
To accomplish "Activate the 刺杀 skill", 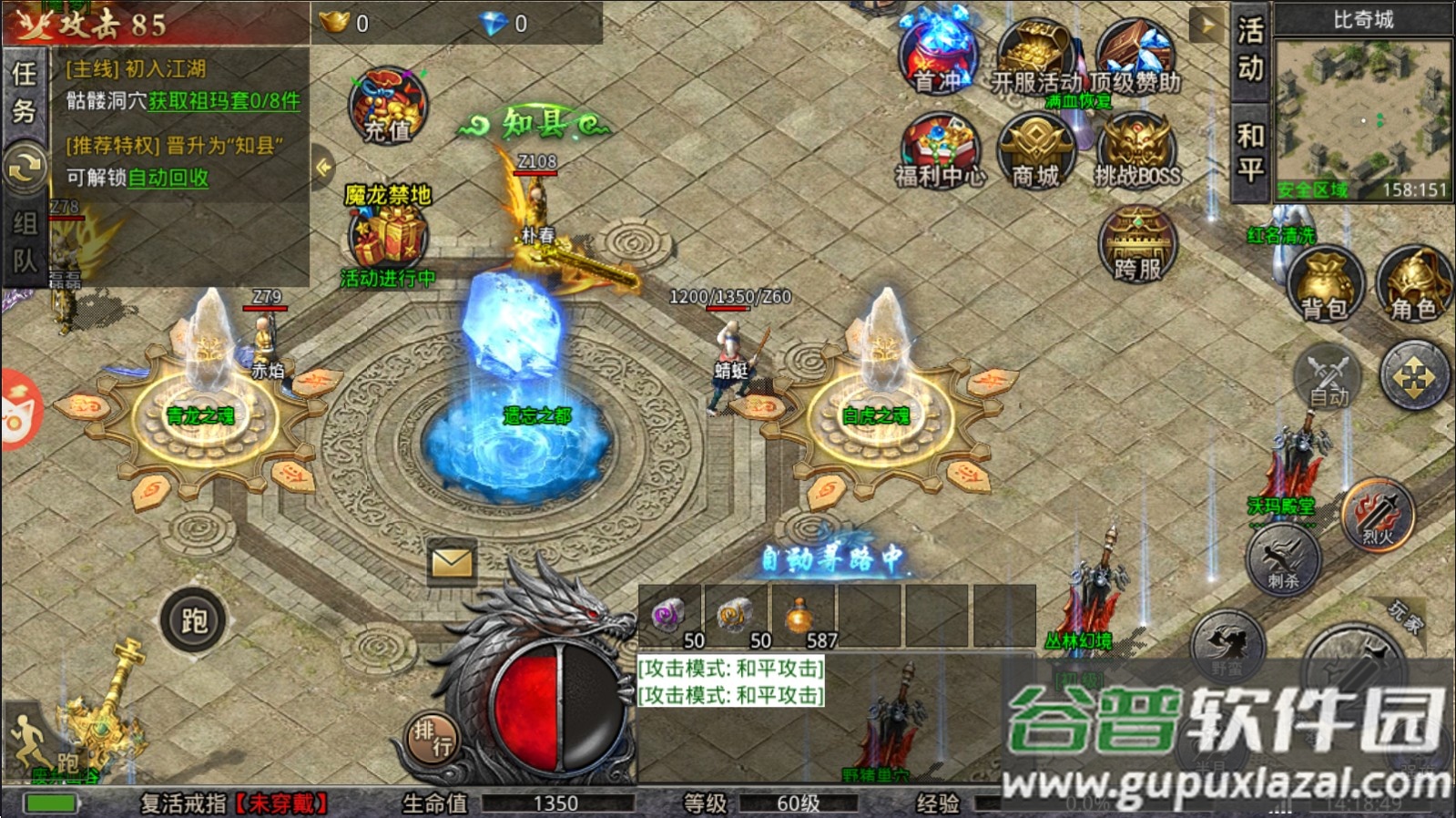I will 1283,557.
